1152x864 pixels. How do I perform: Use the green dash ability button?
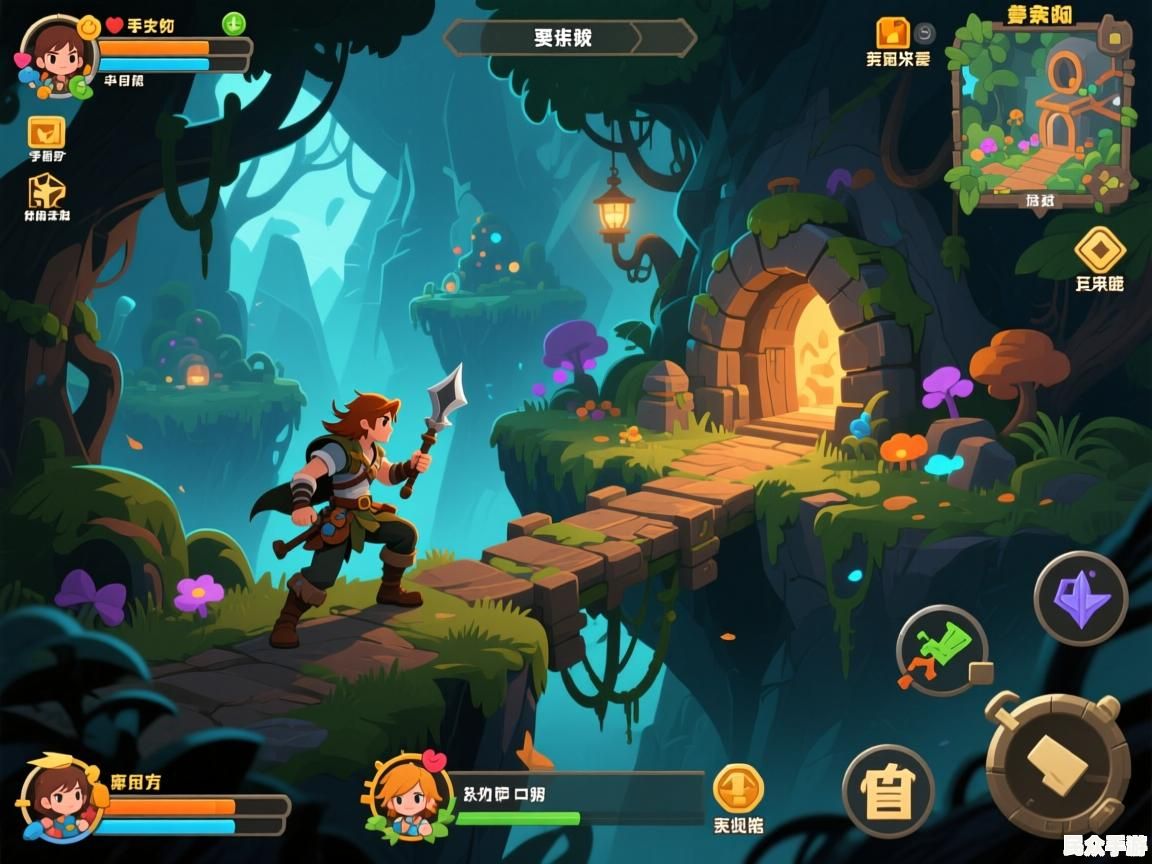coord(941,651)
